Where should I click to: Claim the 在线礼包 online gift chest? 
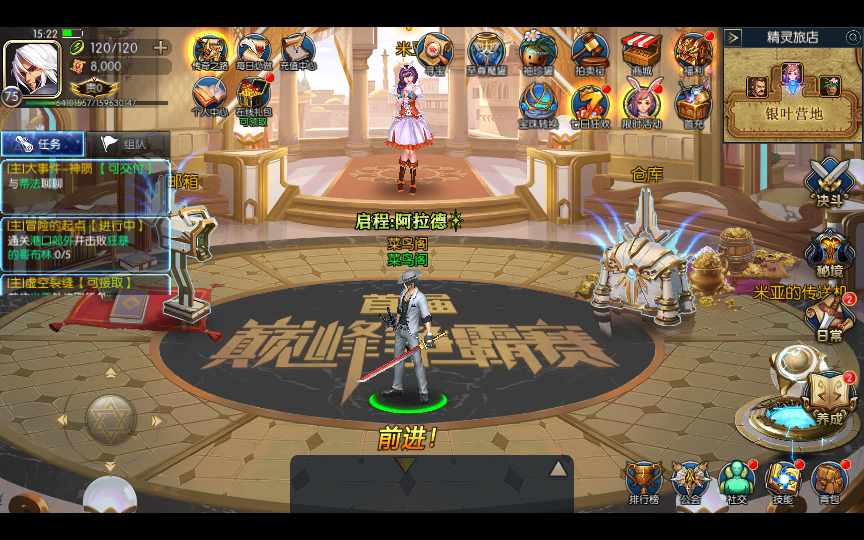(x=254, y=99)
